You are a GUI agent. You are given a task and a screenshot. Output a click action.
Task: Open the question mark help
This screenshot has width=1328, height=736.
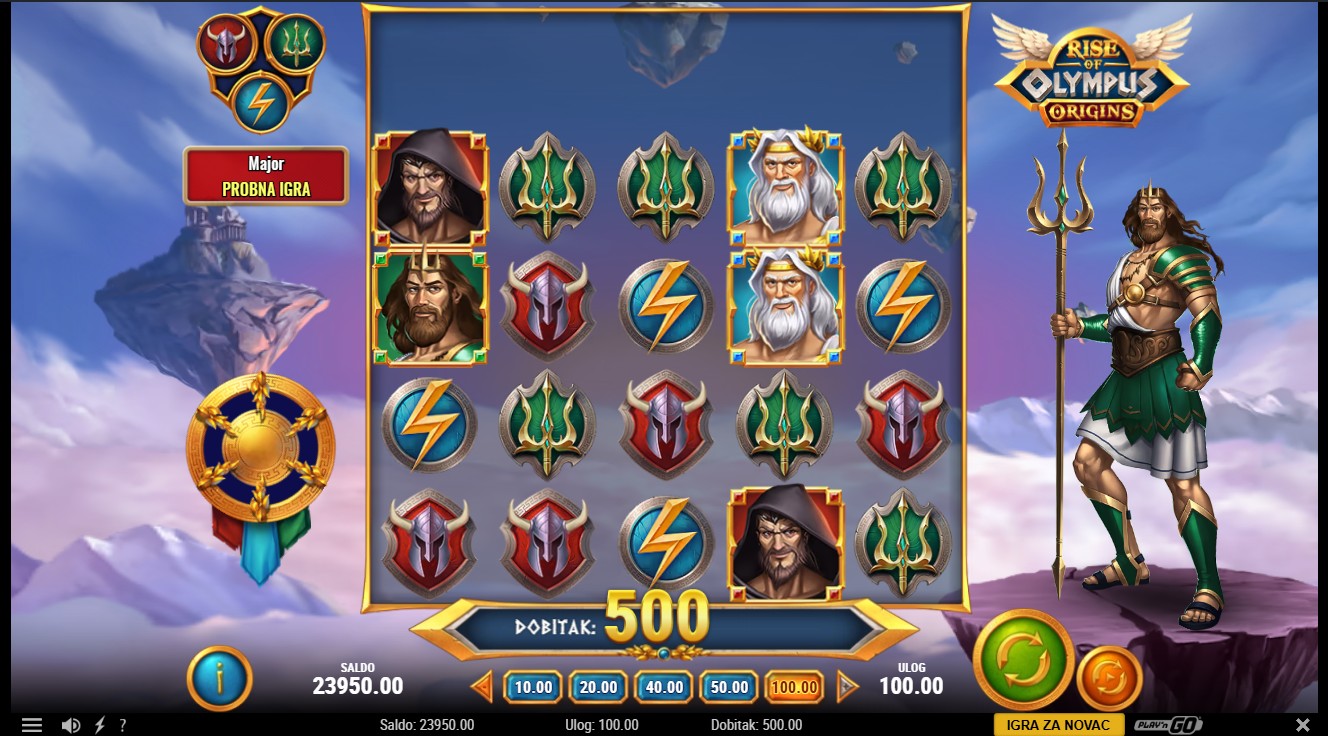123,725
